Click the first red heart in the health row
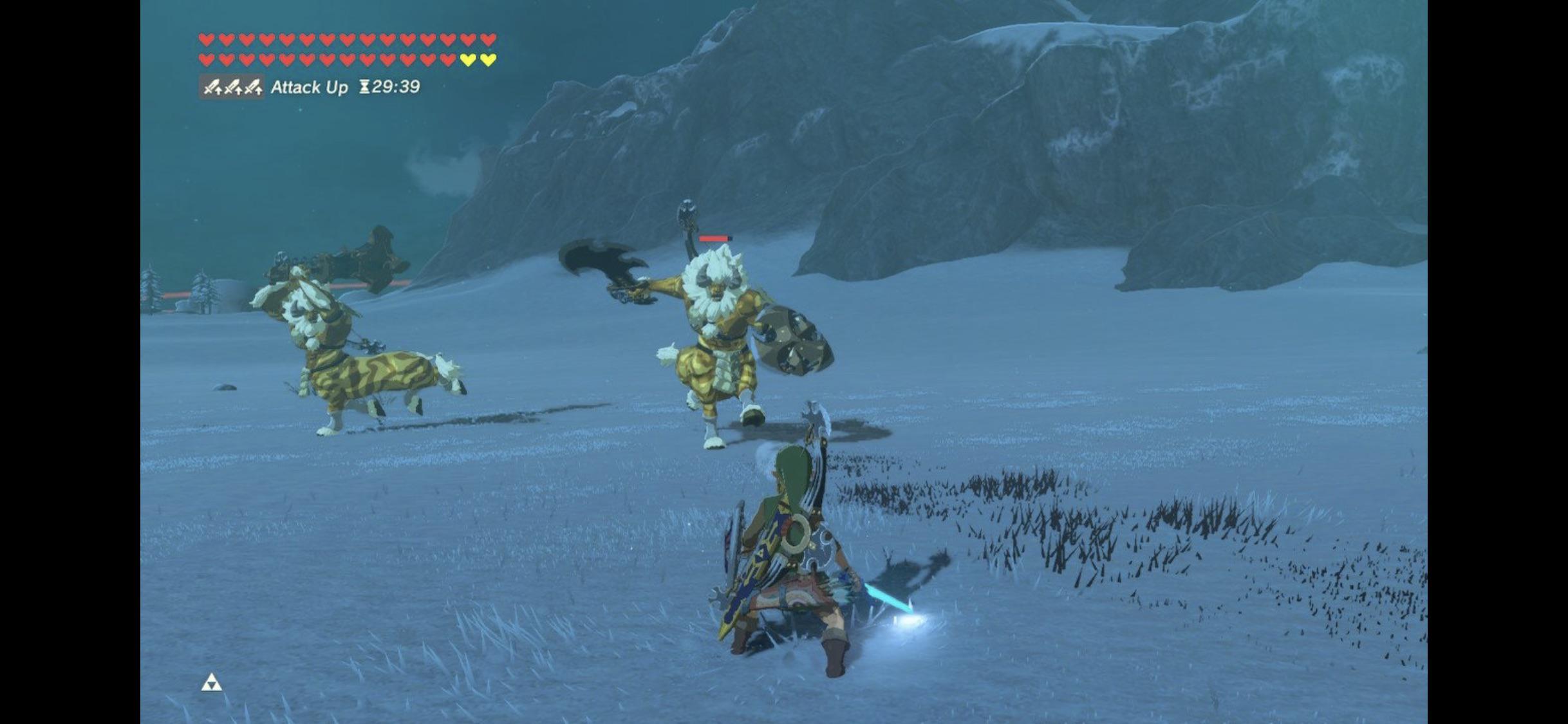 pyautogui.click(x=207, y=39)
